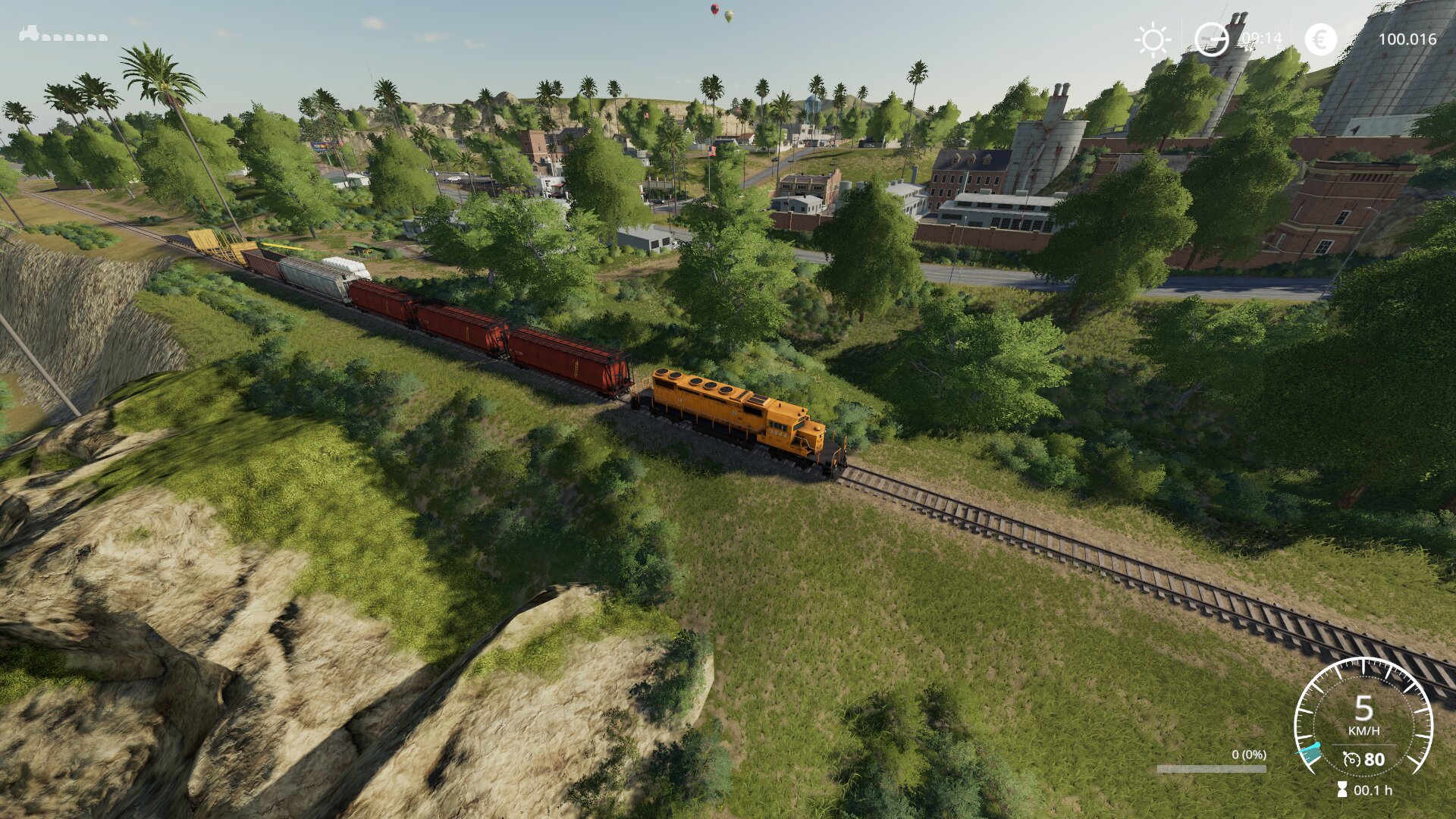Screen dimensions: 1456x819
Task: Select the game clock icon
Action: 1211,39
